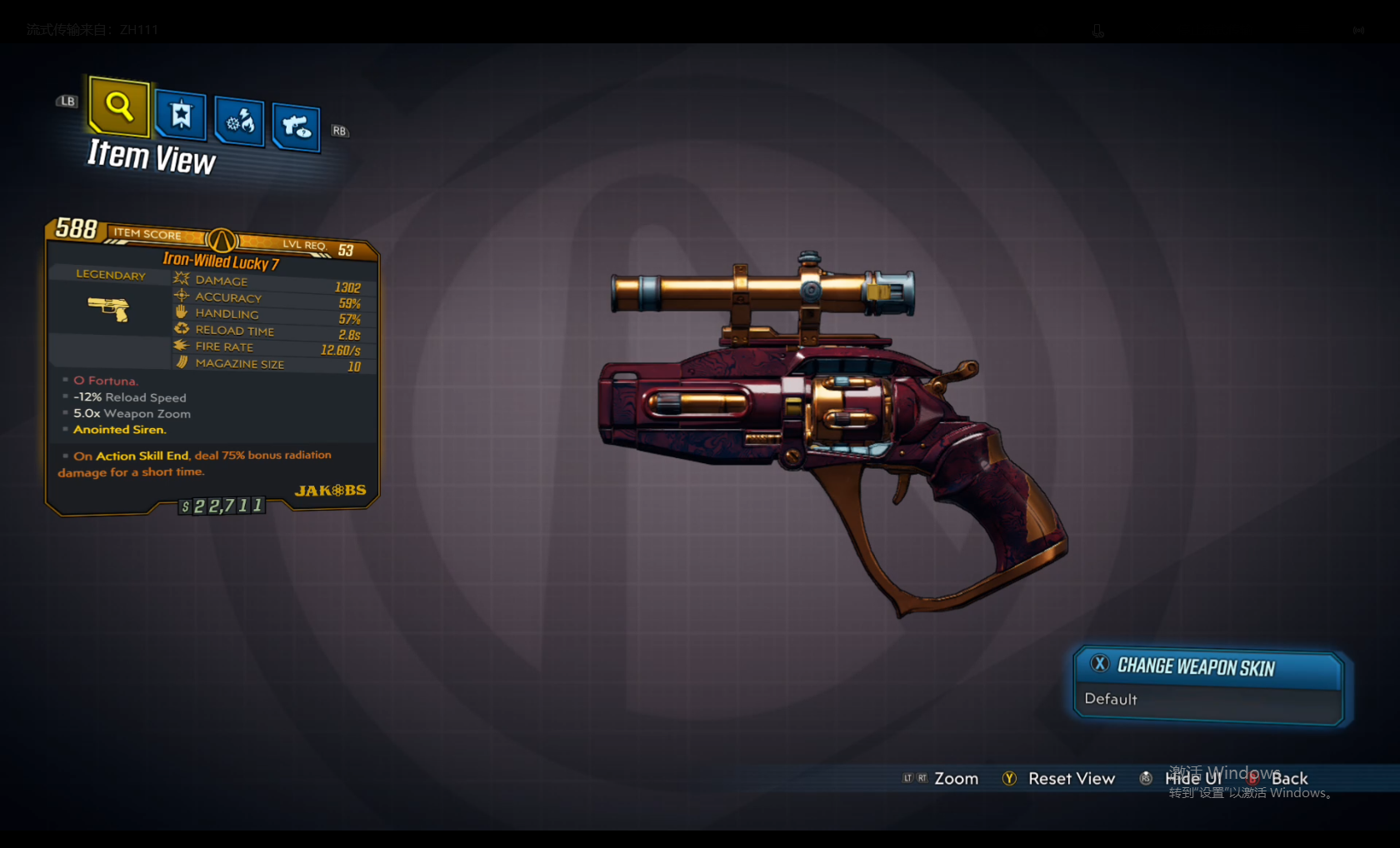Viewport: 1400px width, 848px height.
Task: Click the JAKOBS manufacturer logo
Action: coord(331,490)
